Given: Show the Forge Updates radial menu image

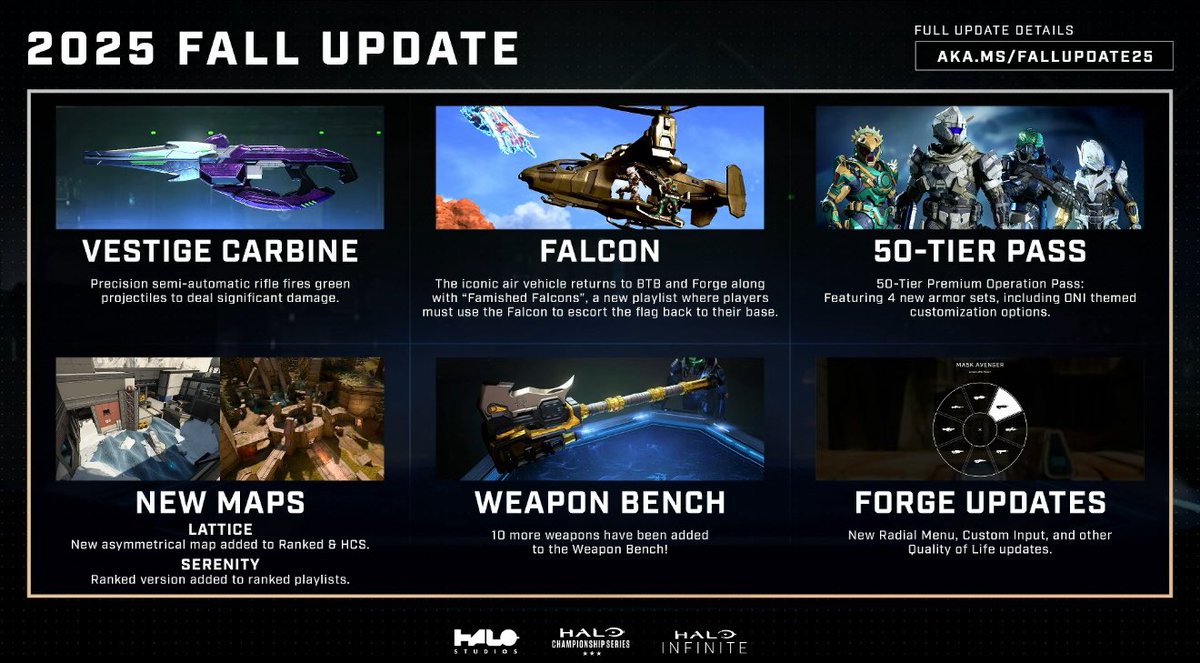Looking at the screenshot, I should (979, 418).
